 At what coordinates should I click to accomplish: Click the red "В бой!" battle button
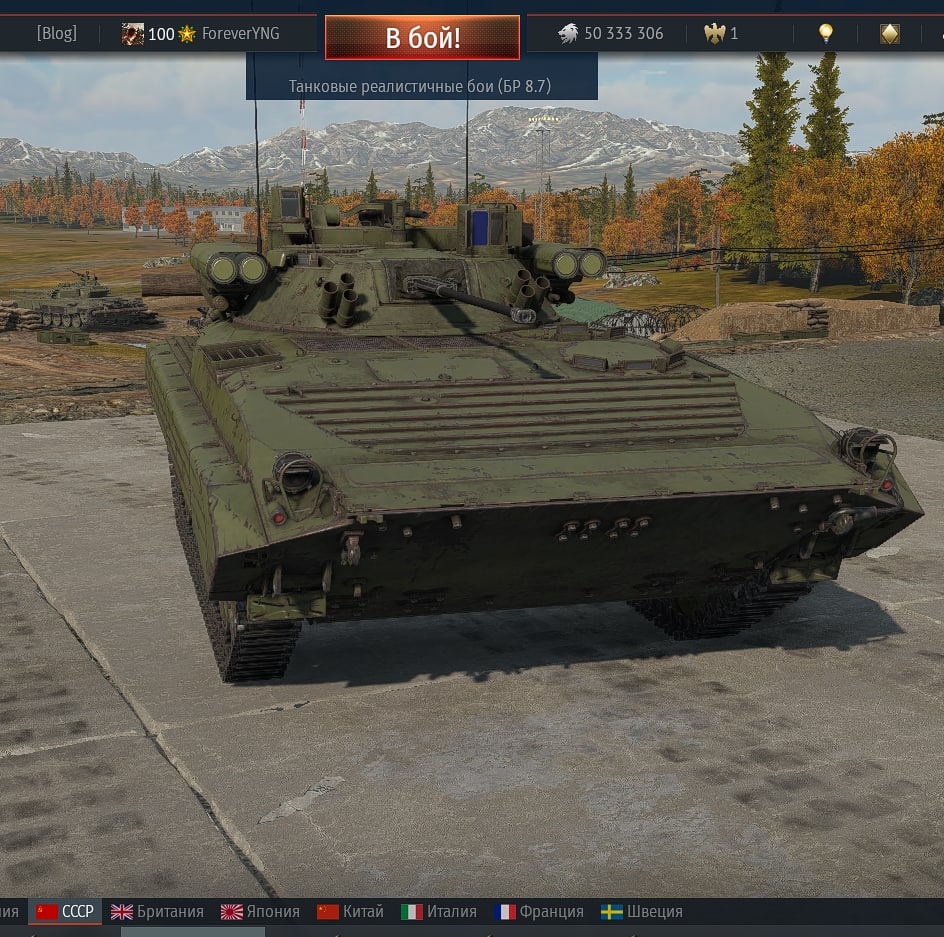click(422, 38)
